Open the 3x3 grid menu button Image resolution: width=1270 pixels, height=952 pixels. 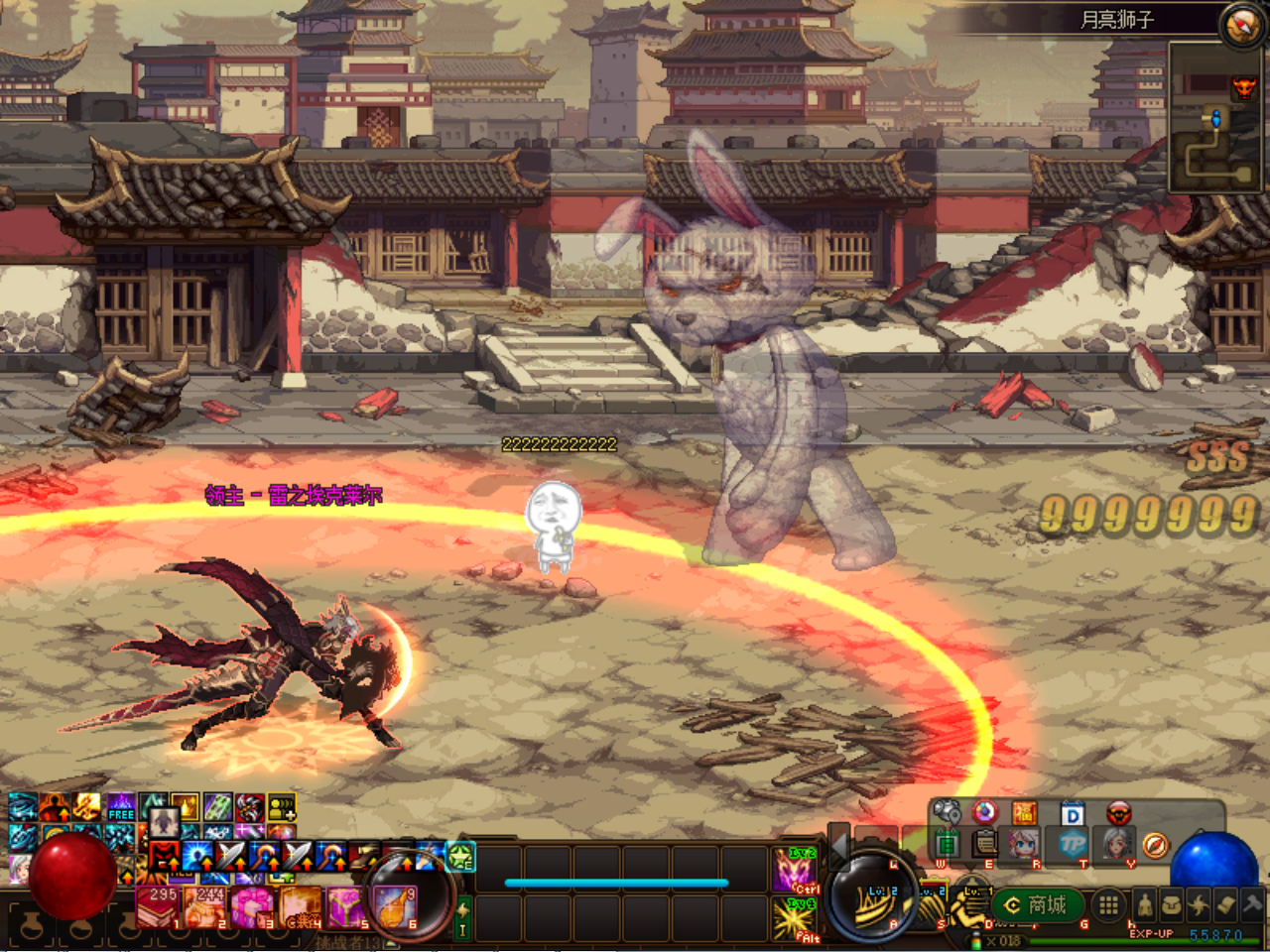[1108, 904]
